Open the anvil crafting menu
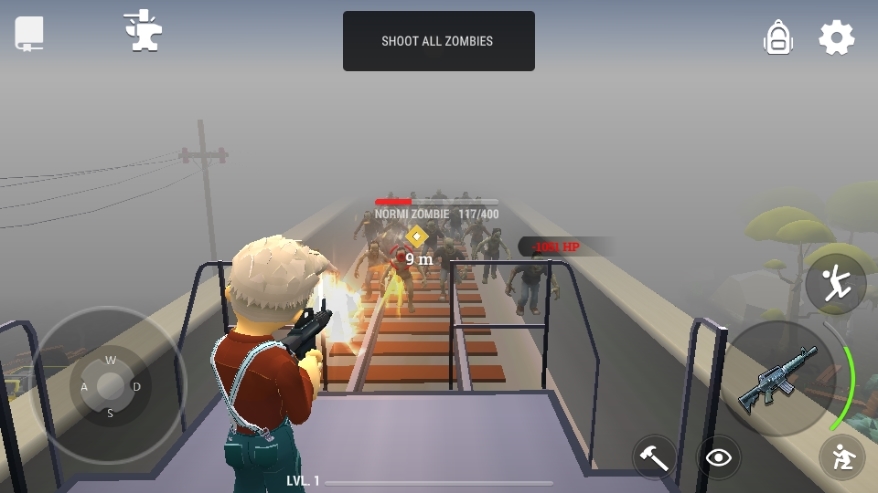Viewport: 878px width, 493px height. [142, 31]
